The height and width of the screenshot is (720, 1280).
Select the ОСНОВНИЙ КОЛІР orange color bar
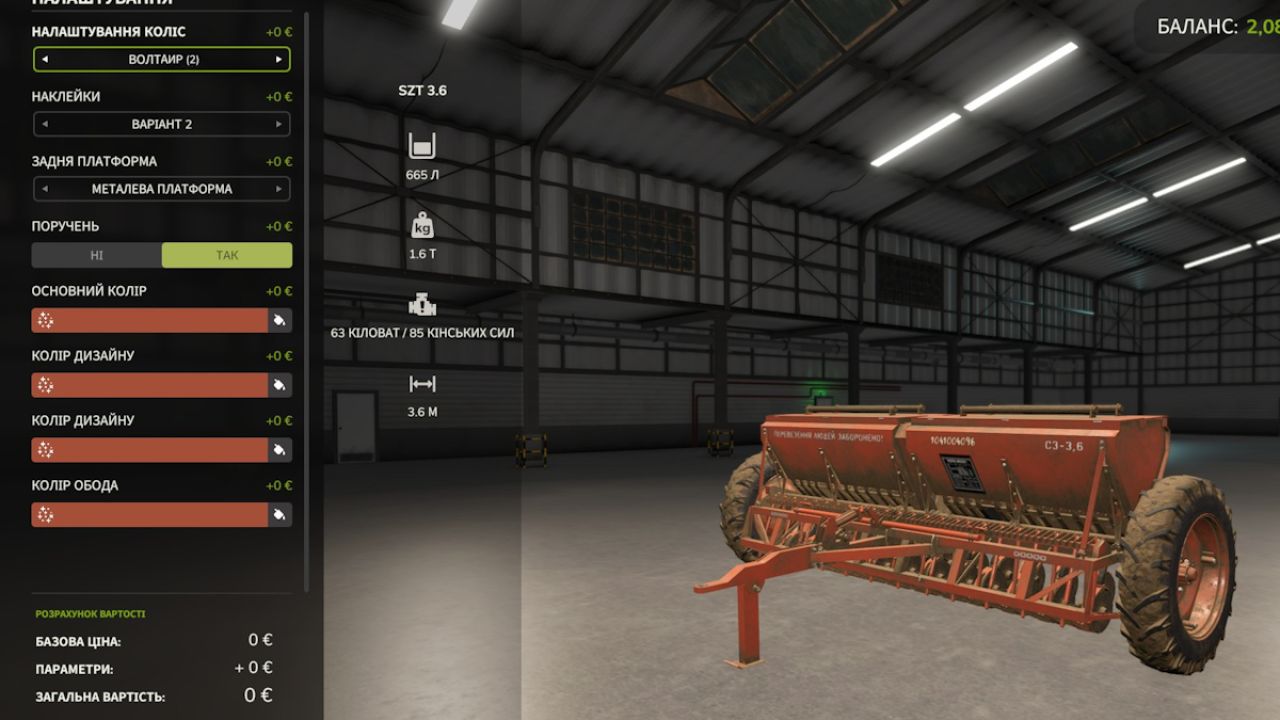(x=150, y=320)
